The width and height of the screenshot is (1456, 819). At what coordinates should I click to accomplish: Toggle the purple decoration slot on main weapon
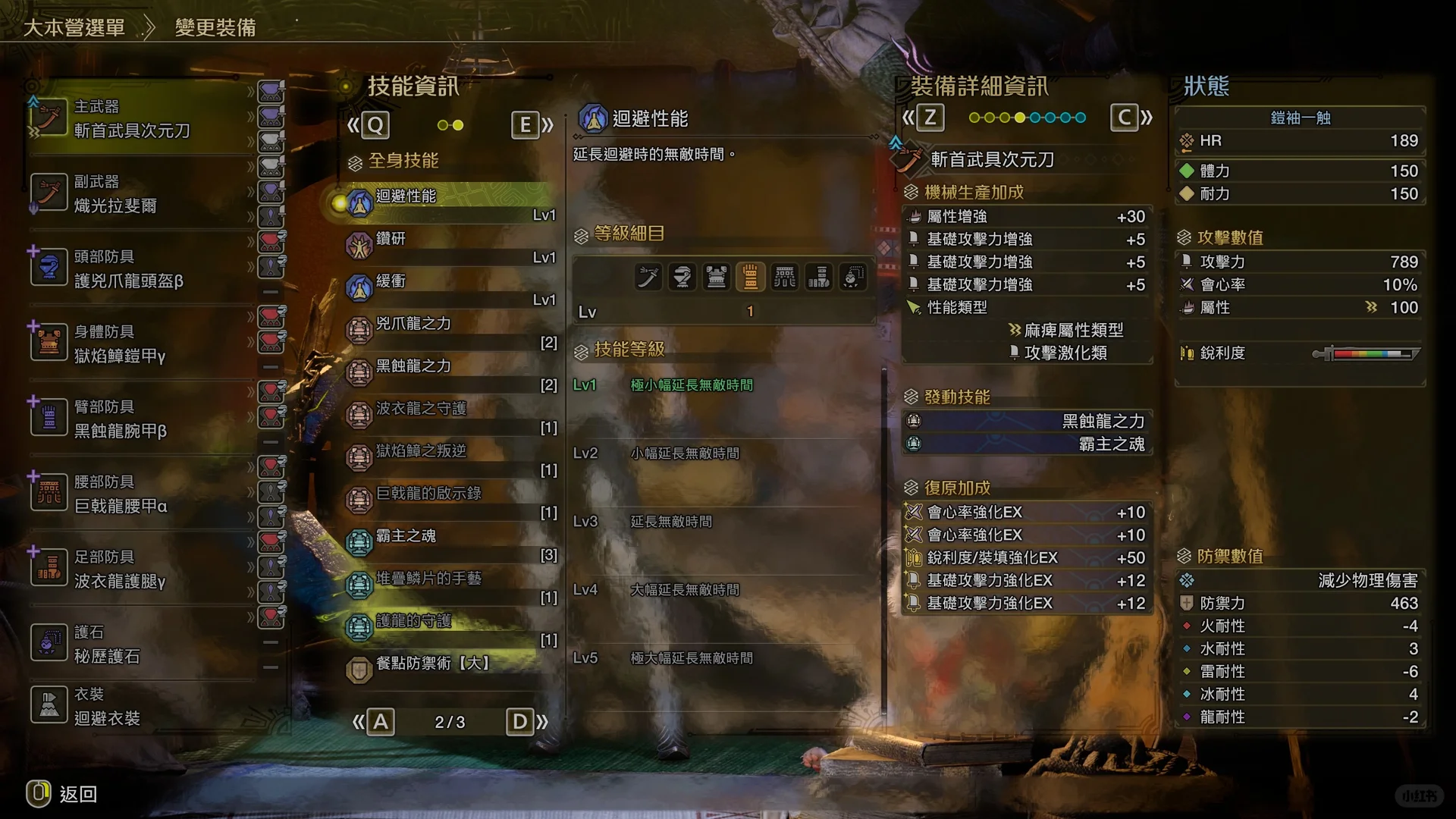tap(271, 93)
